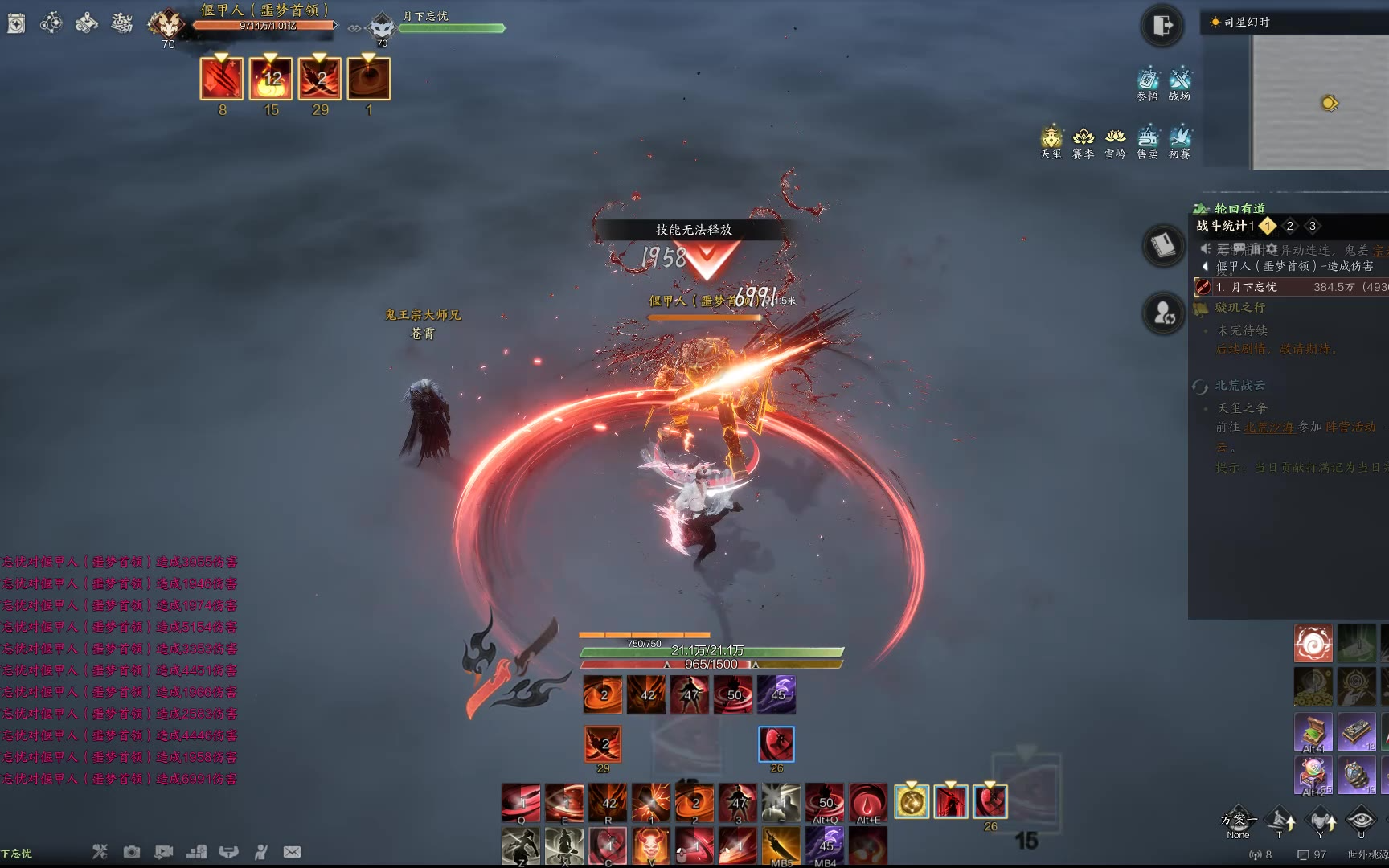Open the 天玺 event icon
Image resolution: width=1389 pixels, height=868 pixels.
click(1051, 141)
